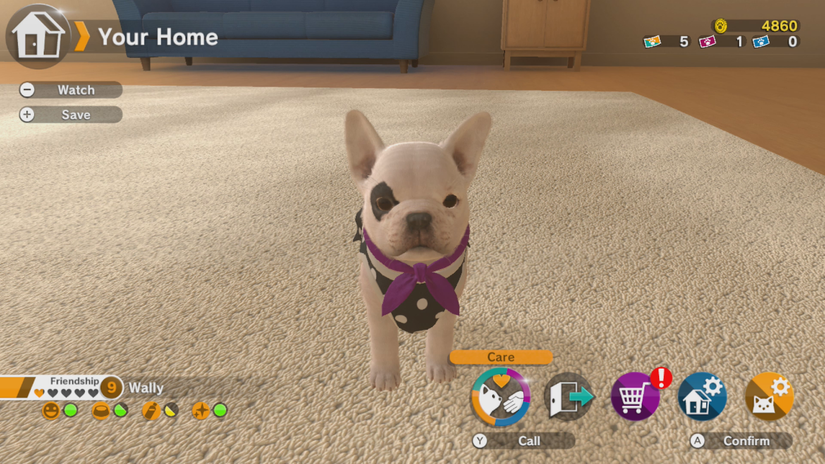Select the Save option
Screen dimensions: 825x464
[70, 115]
